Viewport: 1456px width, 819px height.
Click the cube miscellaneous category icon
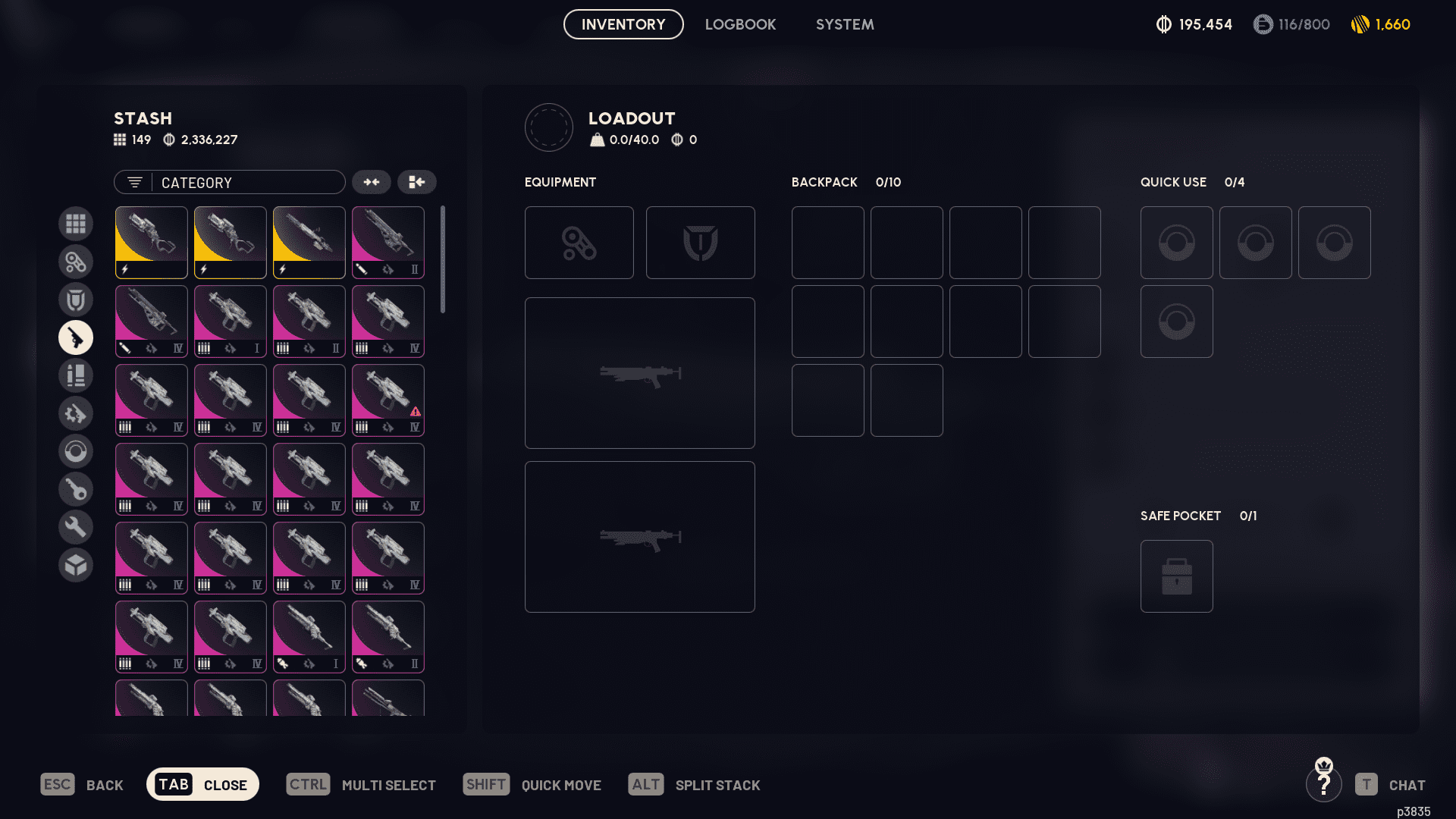76,565
